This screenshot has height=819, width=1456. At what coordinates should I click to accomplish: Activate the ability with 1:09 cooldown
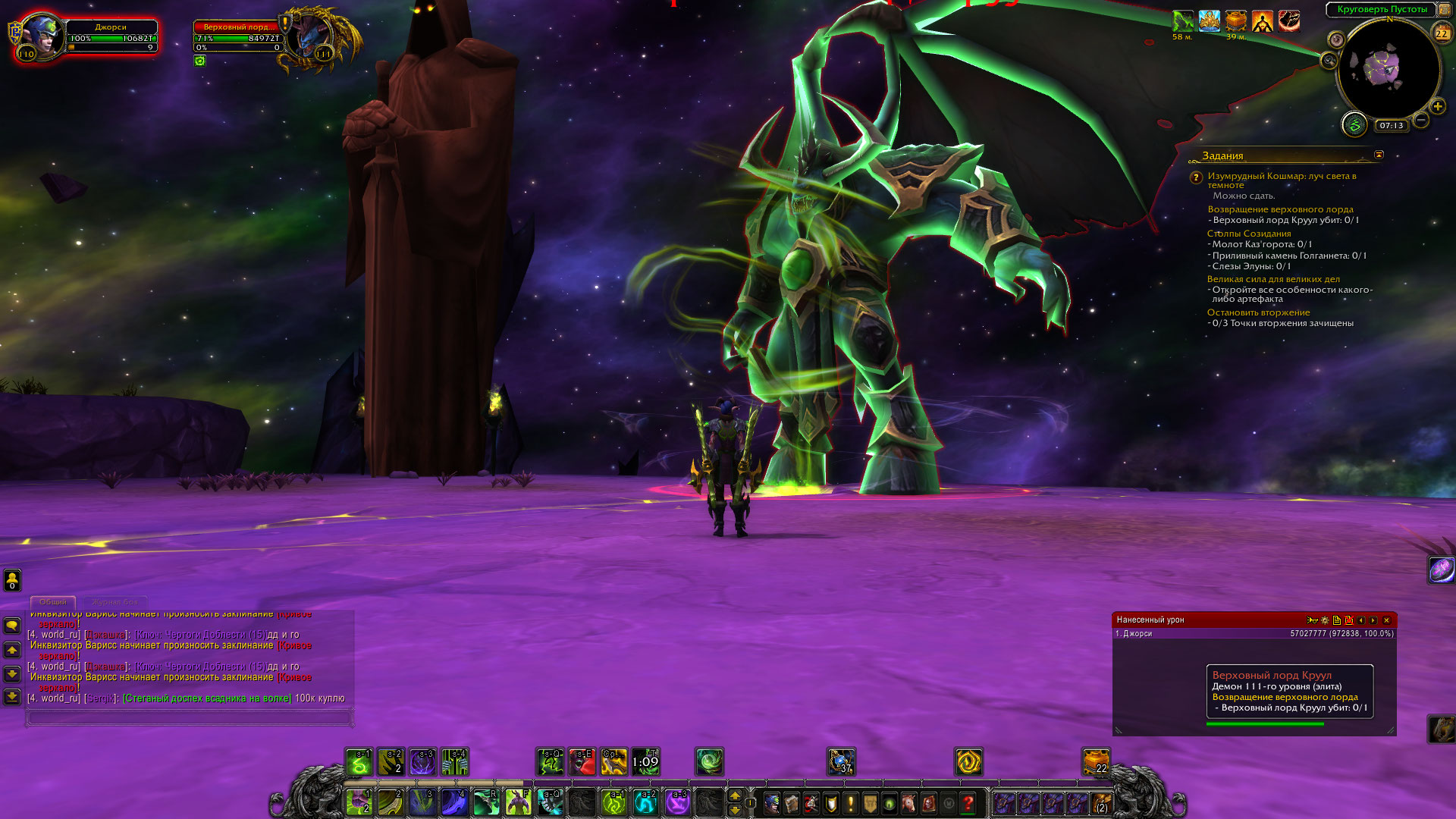click(645, 762)
